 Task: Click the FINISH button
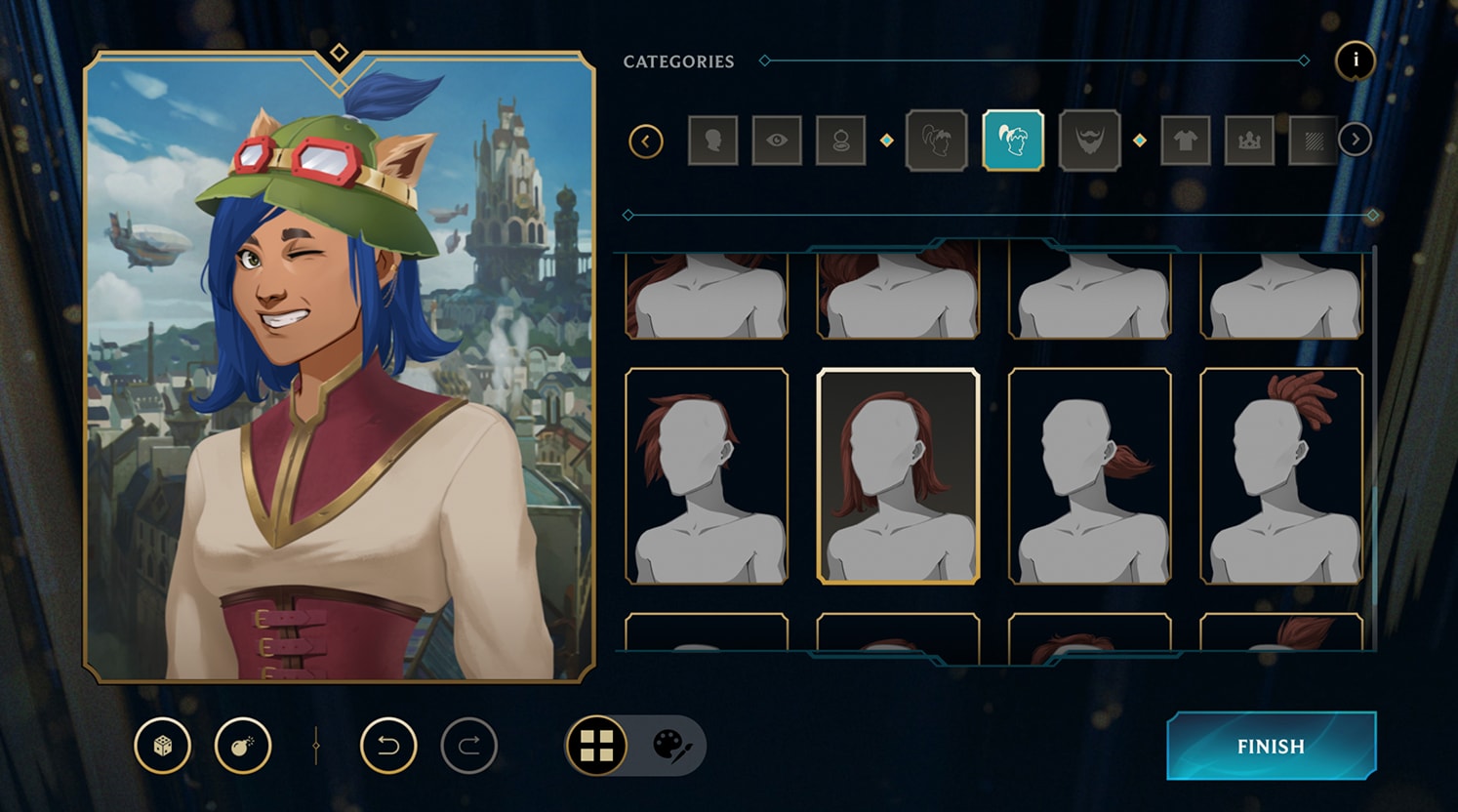click(x=1270, y=746)
